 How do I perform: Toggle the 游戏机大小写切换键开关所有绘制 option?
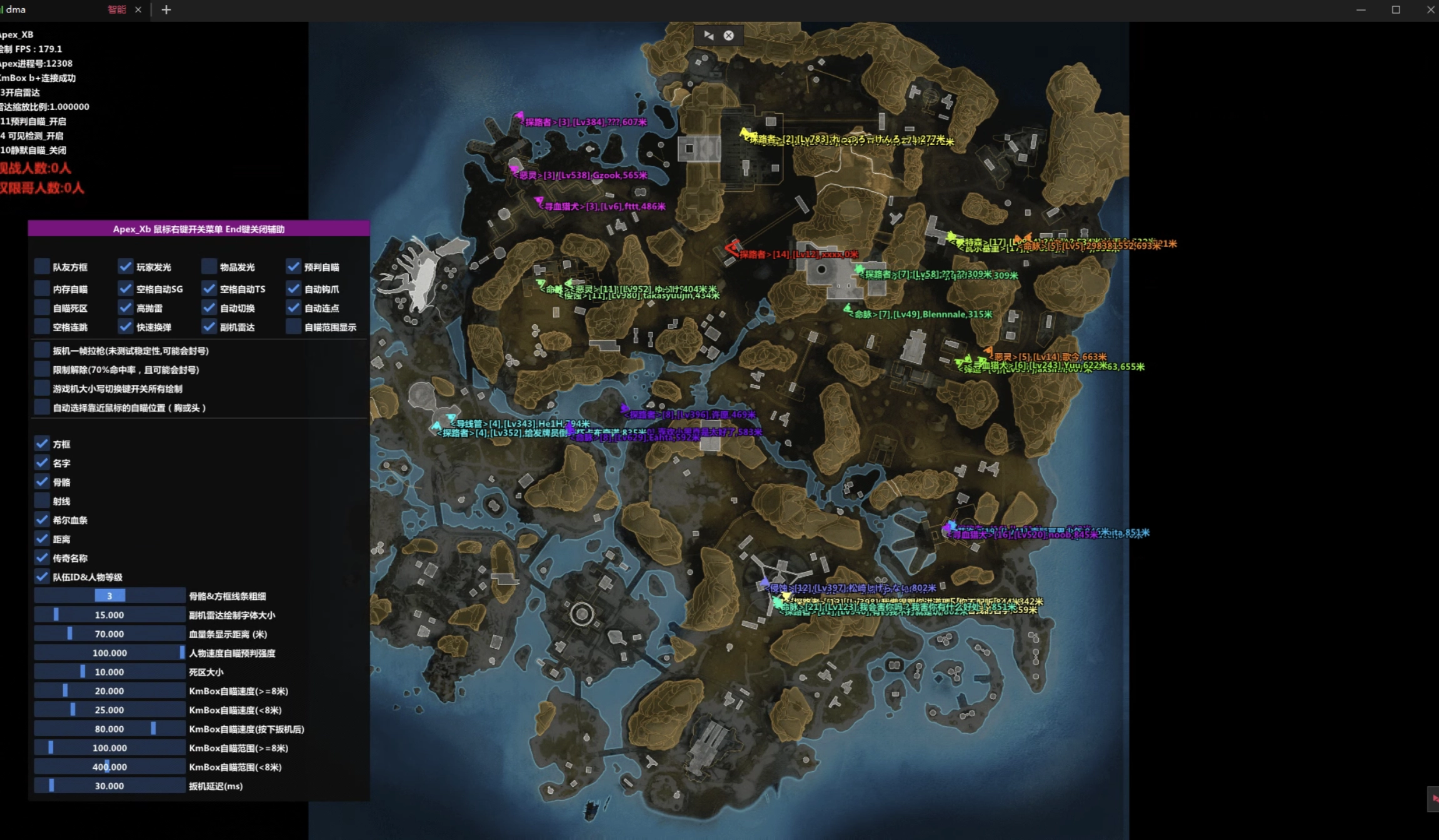(42, 389)
